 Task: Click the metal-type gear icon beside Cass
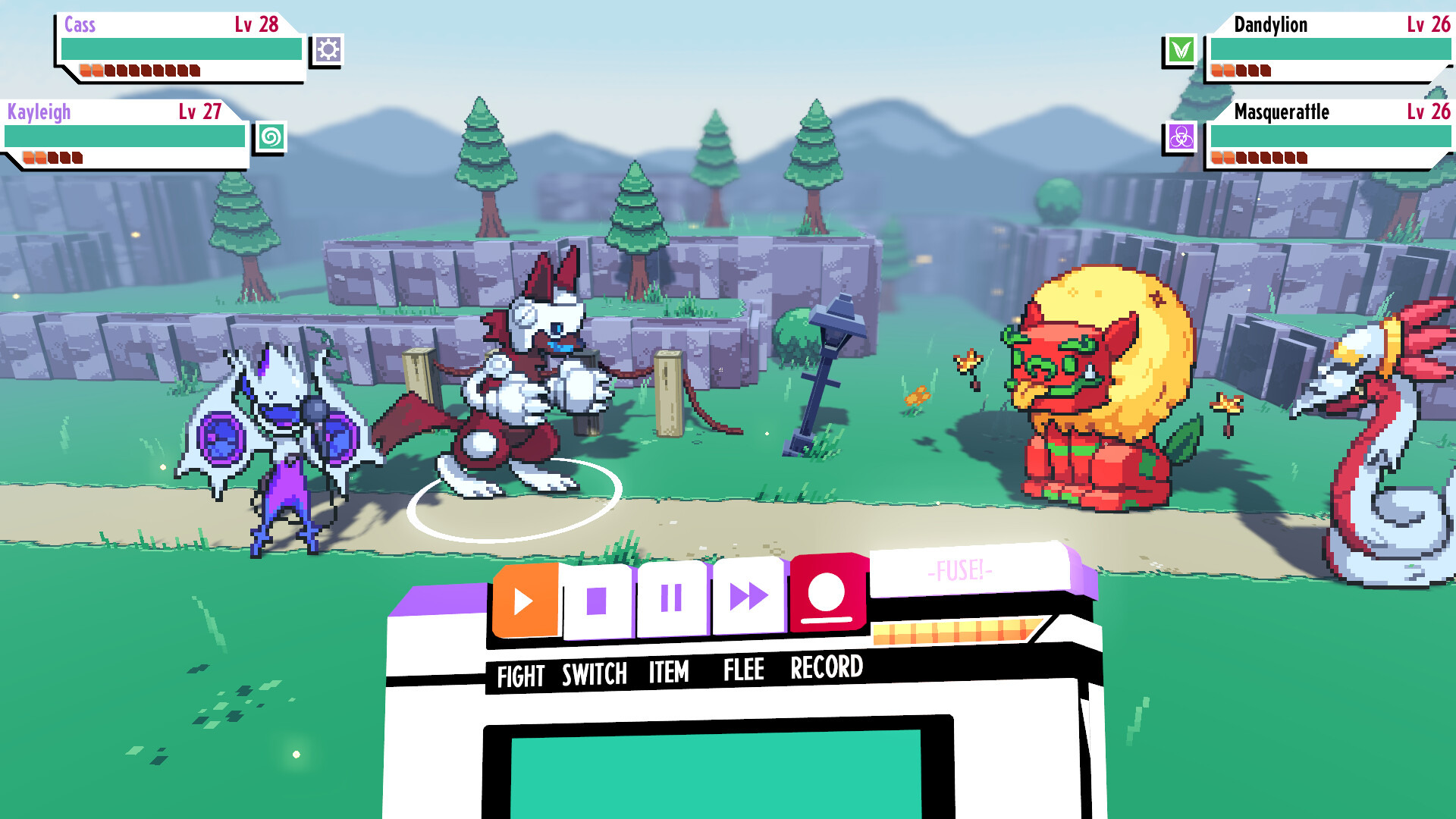pyautogui.click(x=326, y=50)
